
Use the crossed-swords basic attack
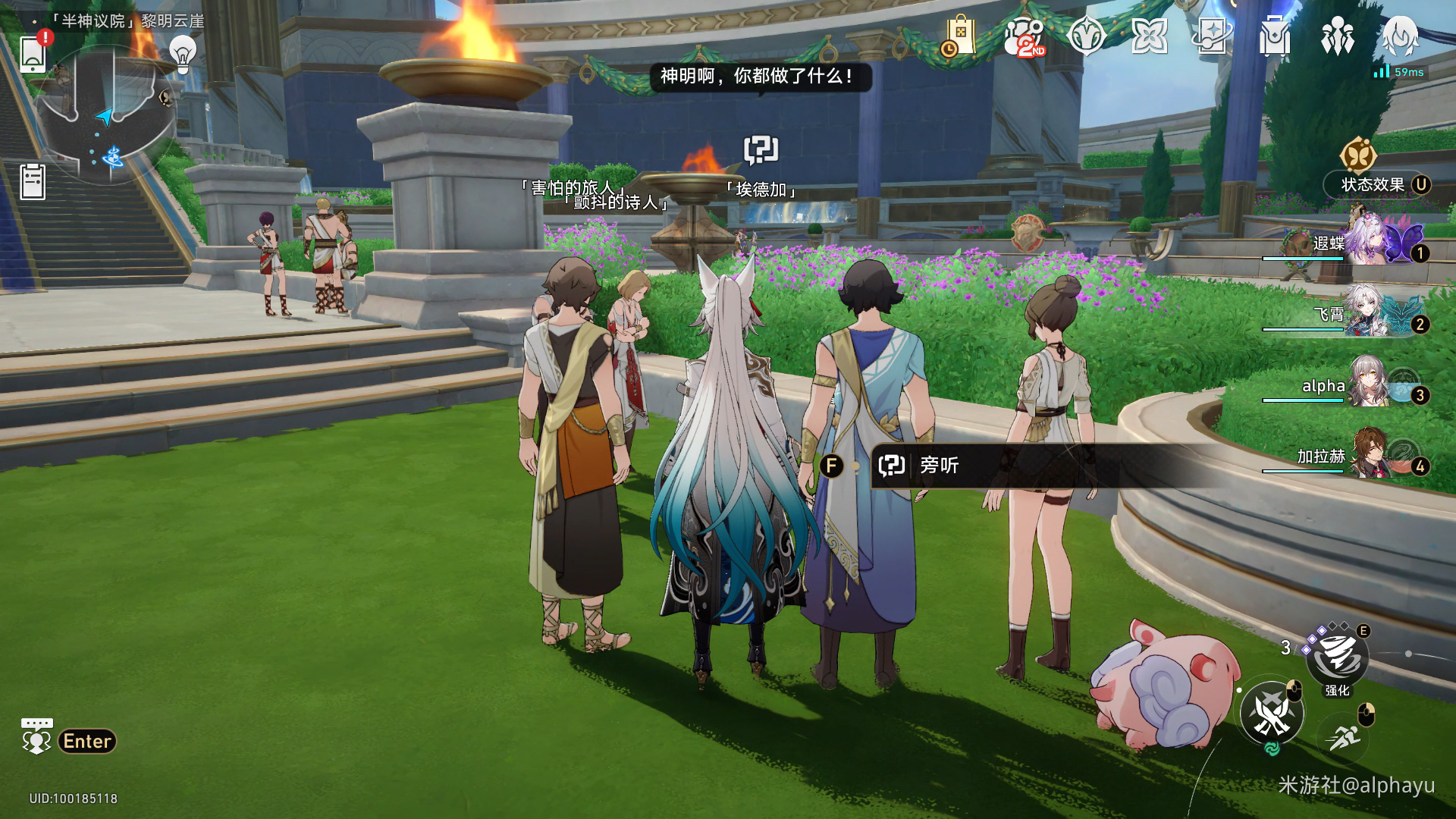click(x=1272, y=714)
